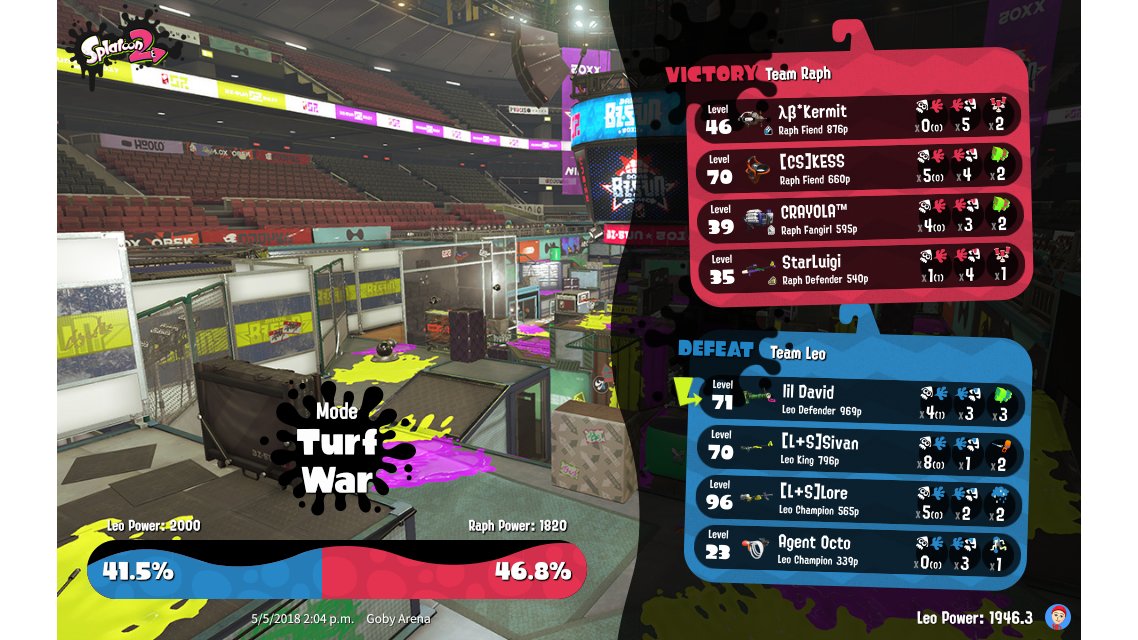Select the λβ*Kermit player row
This screenshot has width=1138, height=640.
(x=860, y=117)
